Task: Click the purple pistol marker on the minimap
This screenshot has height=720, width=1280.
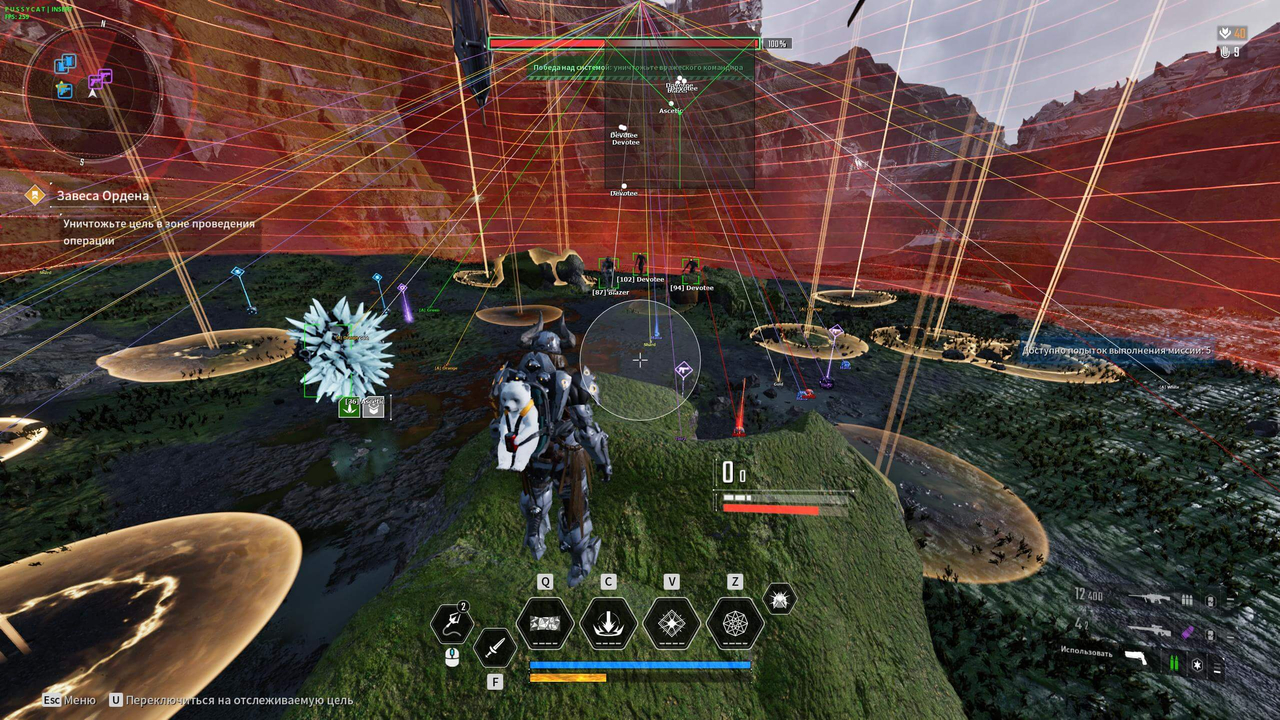Action: pyautogui.click(x=96, y=80)
